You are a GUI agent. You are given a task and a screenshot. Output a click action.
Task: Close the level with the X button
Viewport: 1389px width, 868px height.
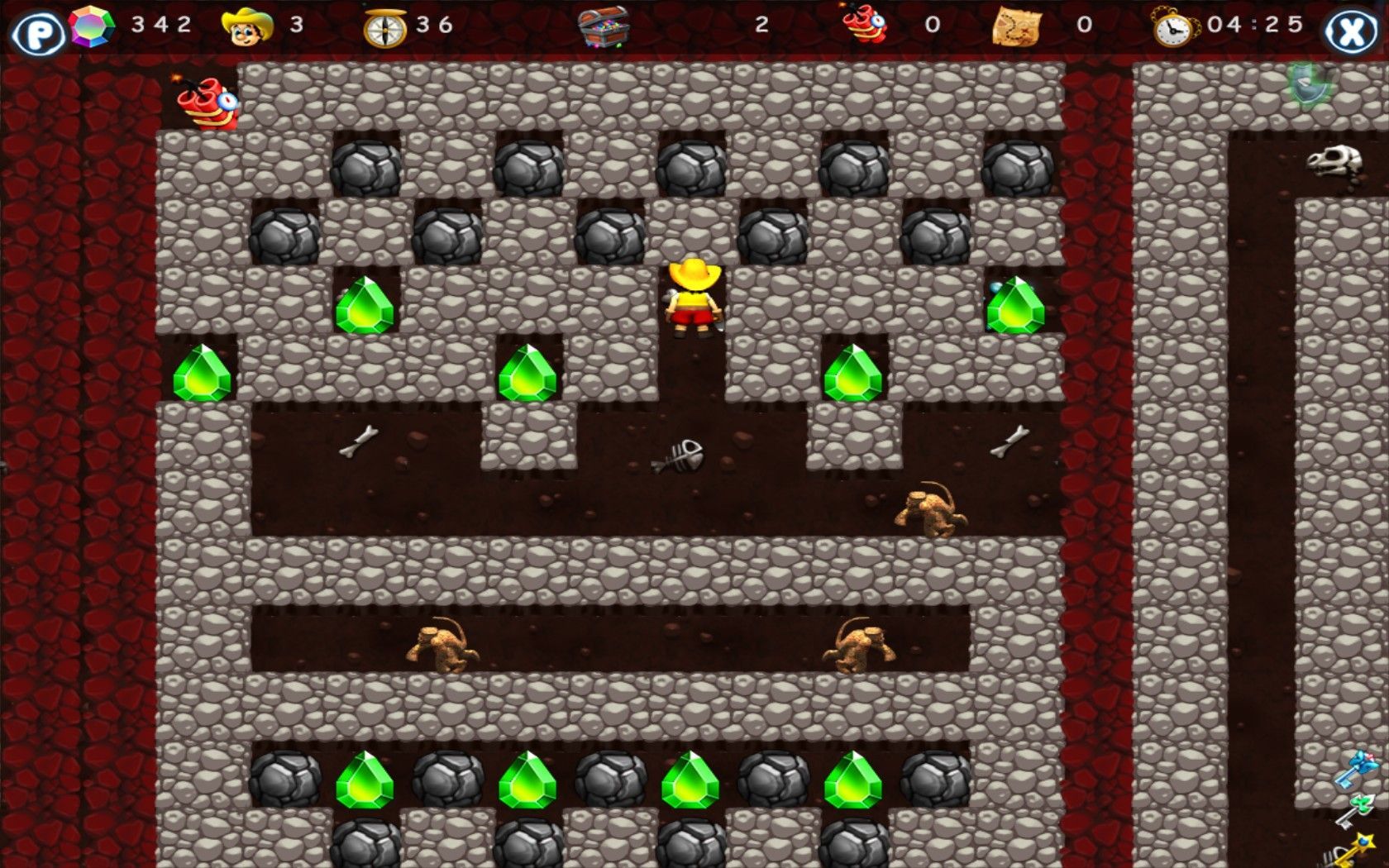point(1351,32)
